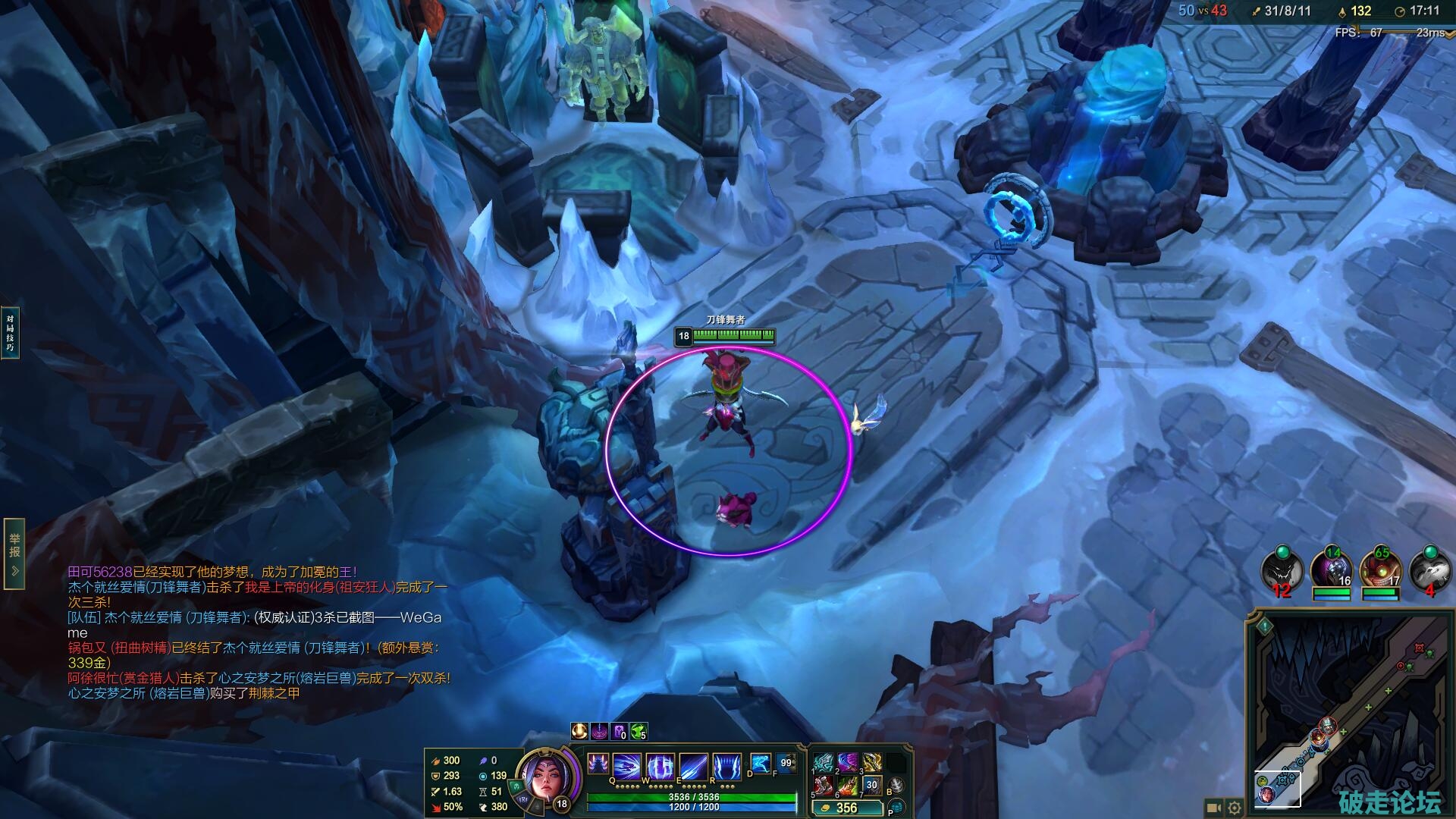Toggle the camera lock button by the minimap

[x=1213, y=808]
